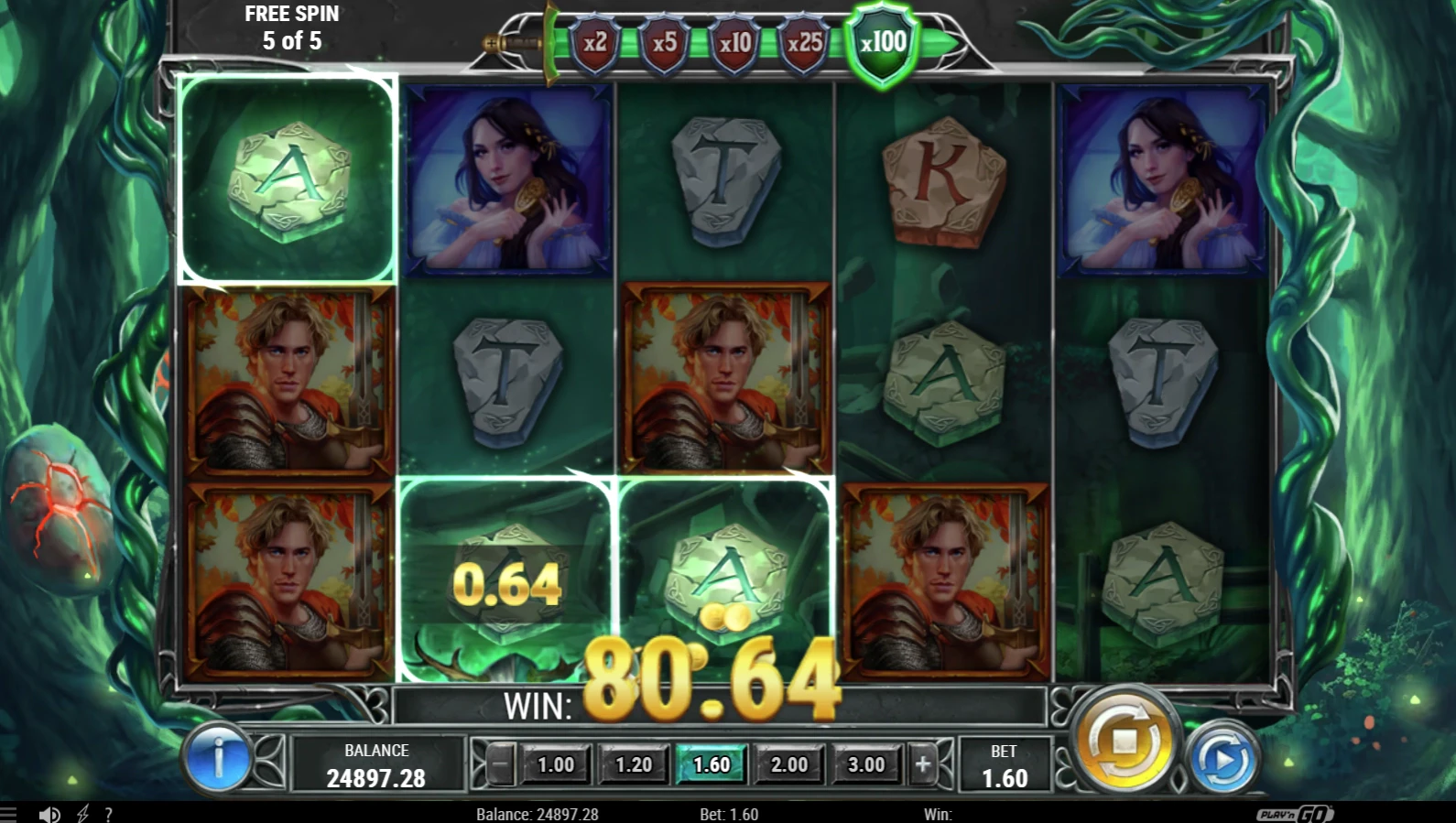
Task: Increase bet with the plus button
Action: 923,764
